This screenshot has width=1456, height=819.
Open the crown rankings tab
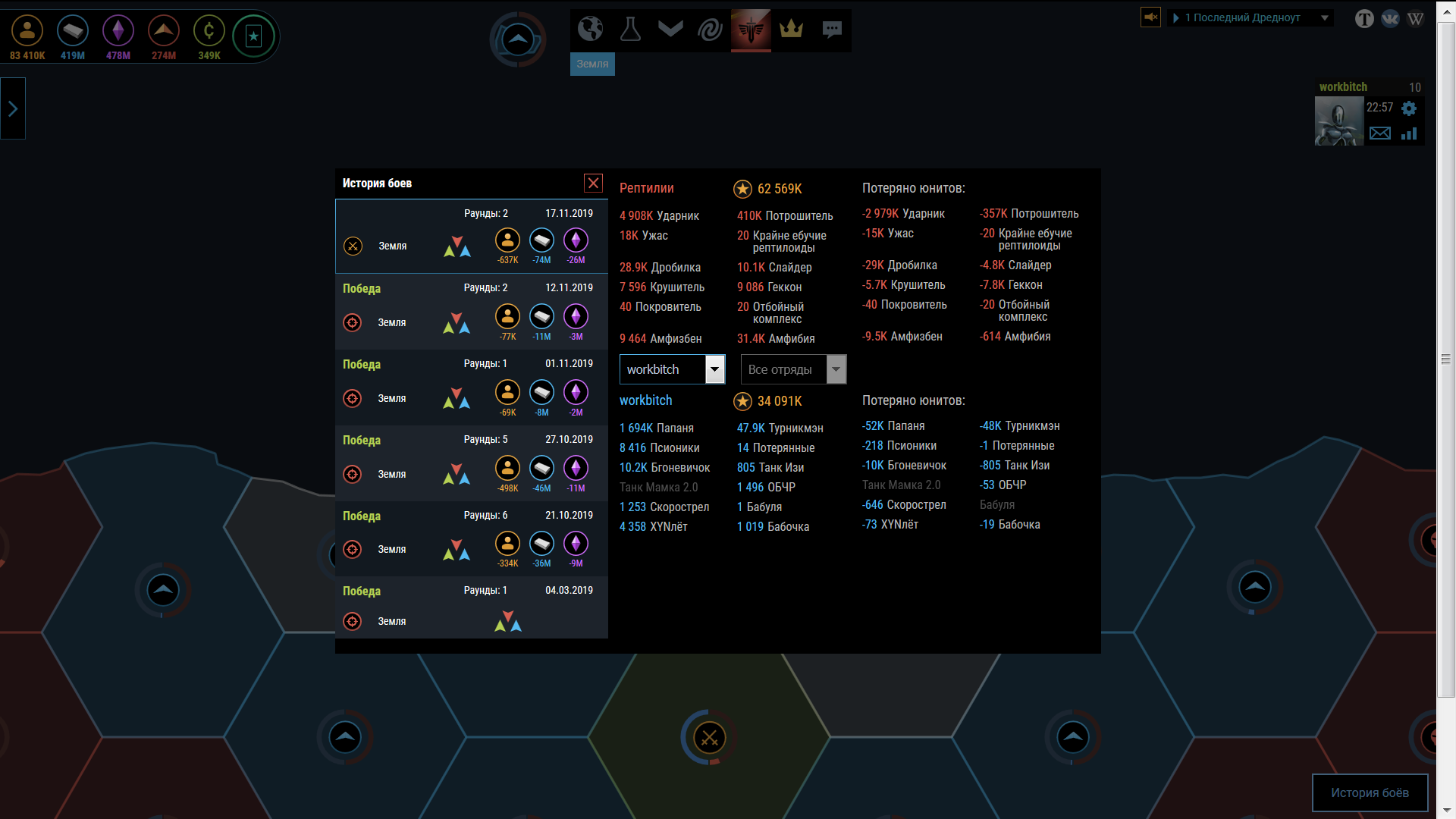click(791, 30)
